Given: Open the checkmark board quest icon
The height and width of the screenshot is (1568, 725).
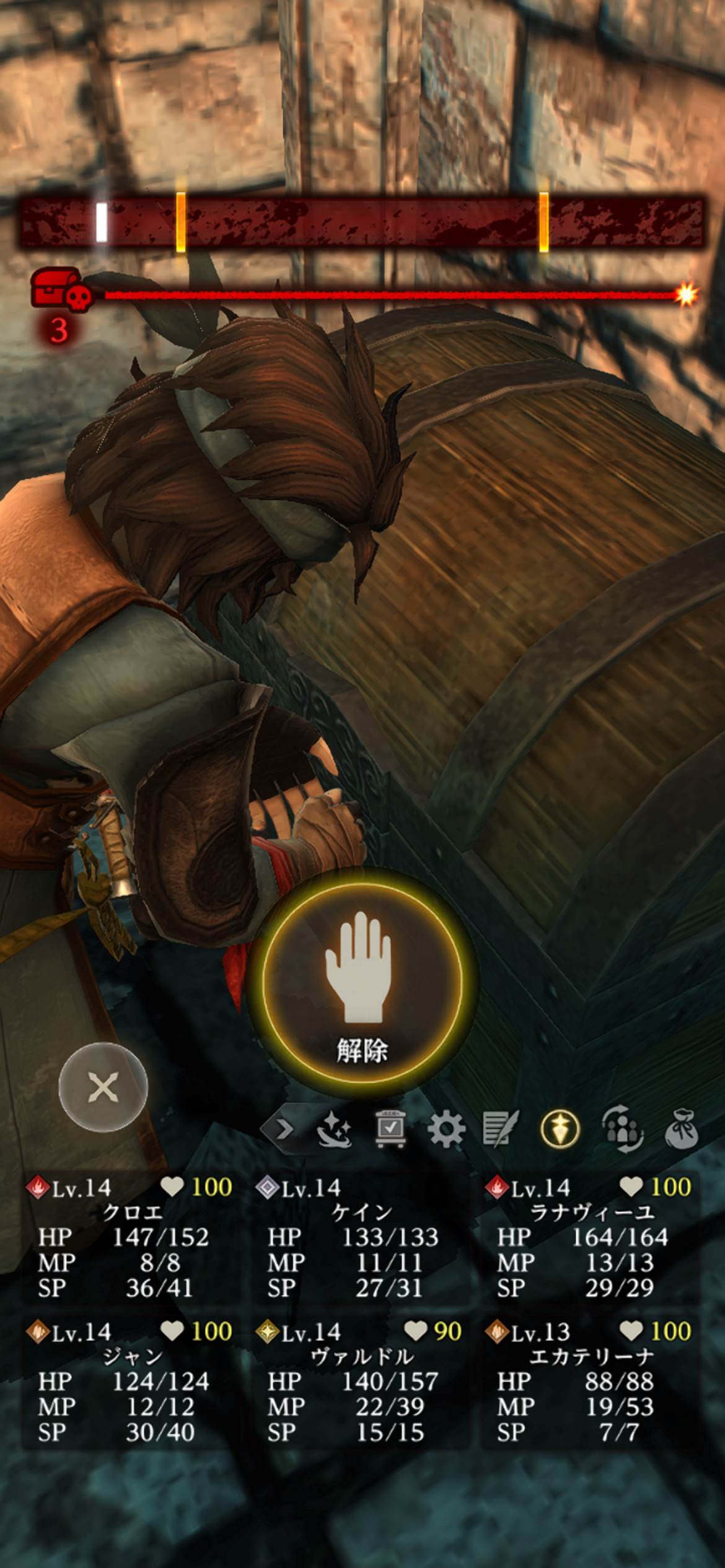Looking at the screenshot, I should pos(390,1130).
